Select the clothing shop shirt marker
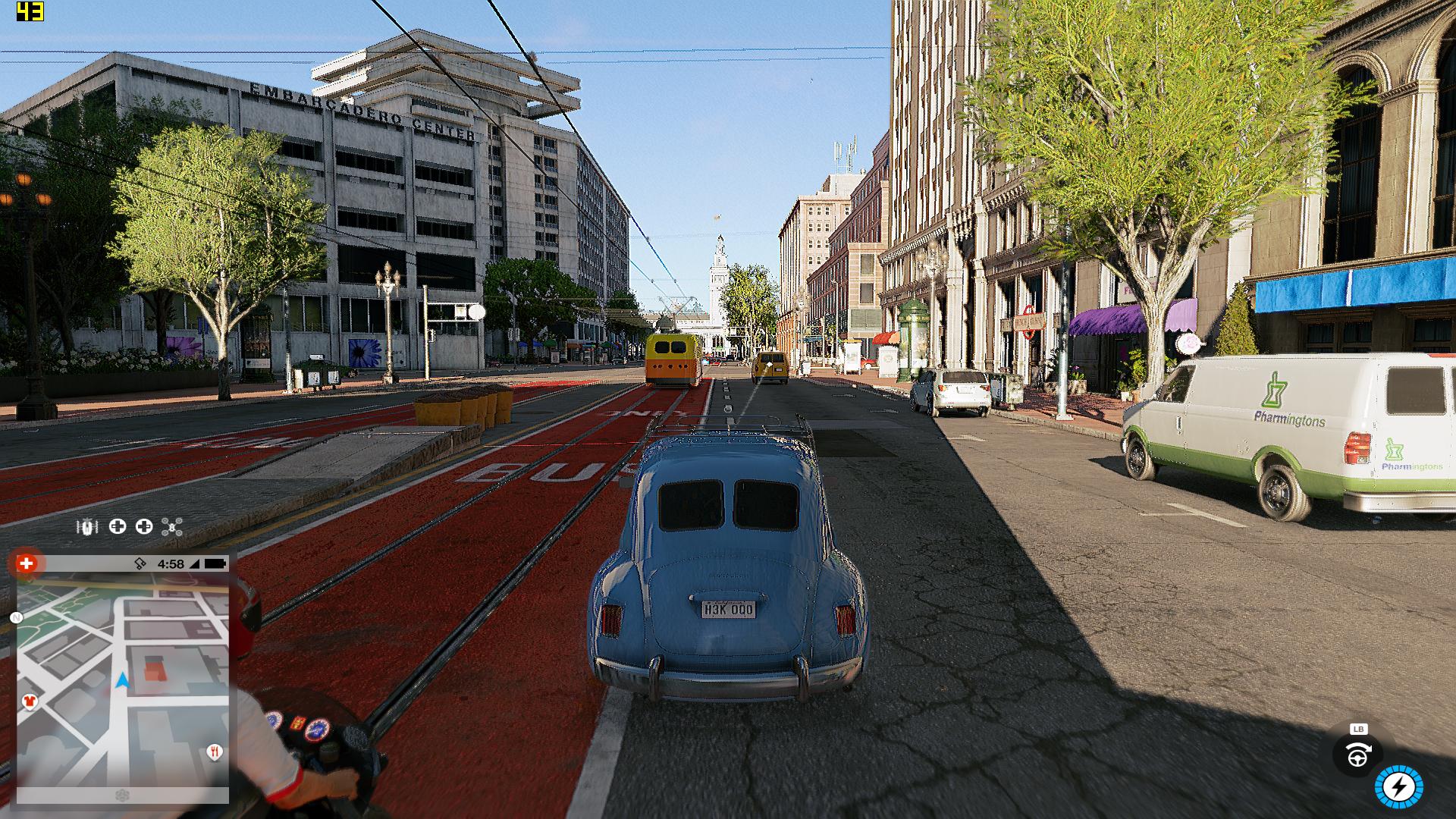The image size is (1456, 819). (30, 701)
